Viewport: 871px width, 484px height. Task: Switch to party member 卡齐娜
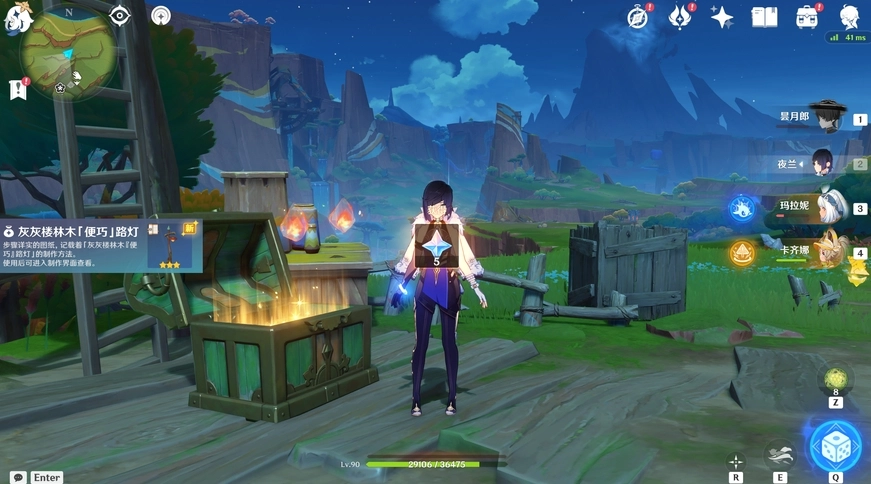point(826,251)
